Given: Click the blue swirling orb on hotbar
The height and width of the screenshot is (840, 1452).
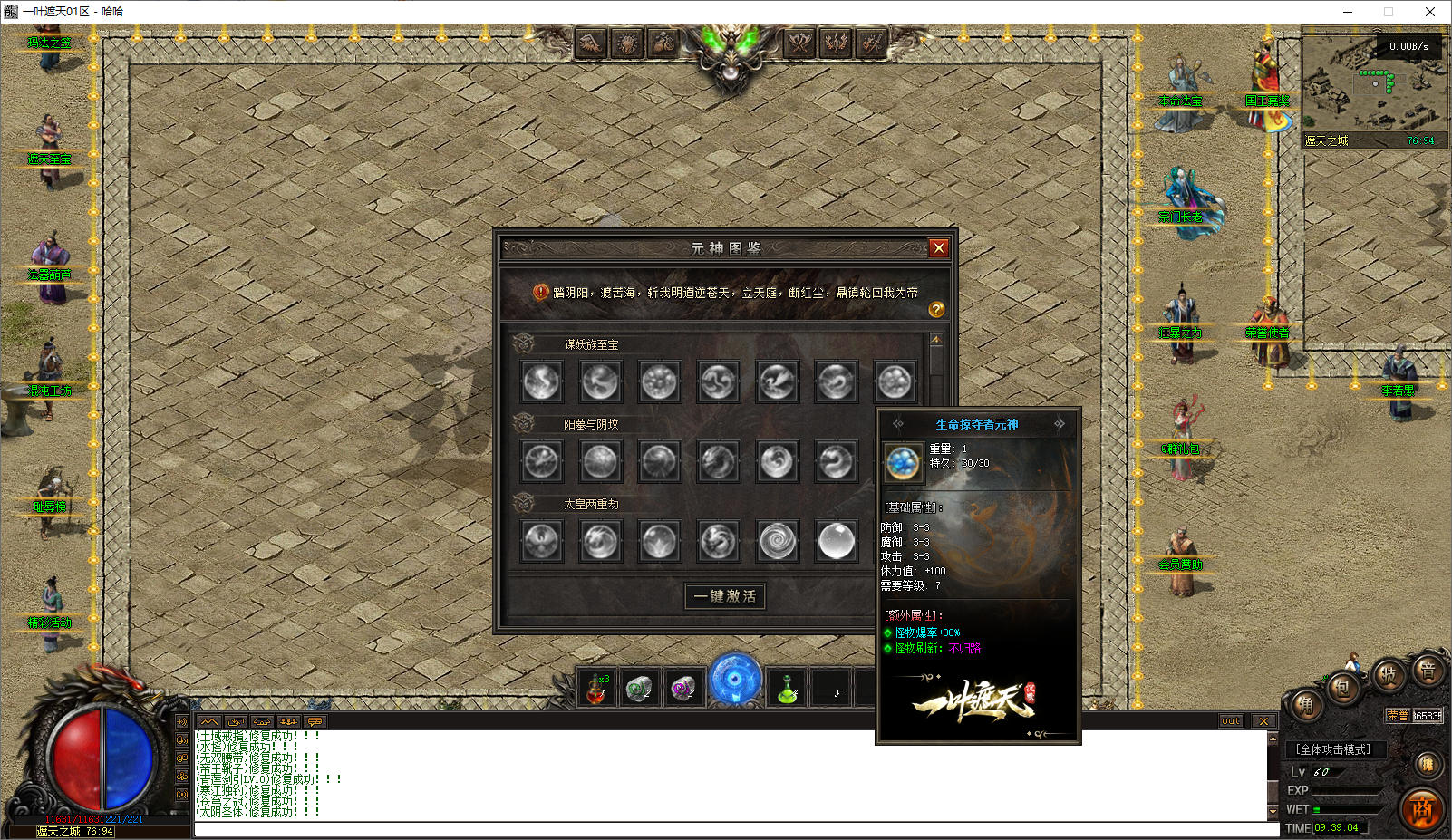Looking at the screenshot, I should (735, 680).
